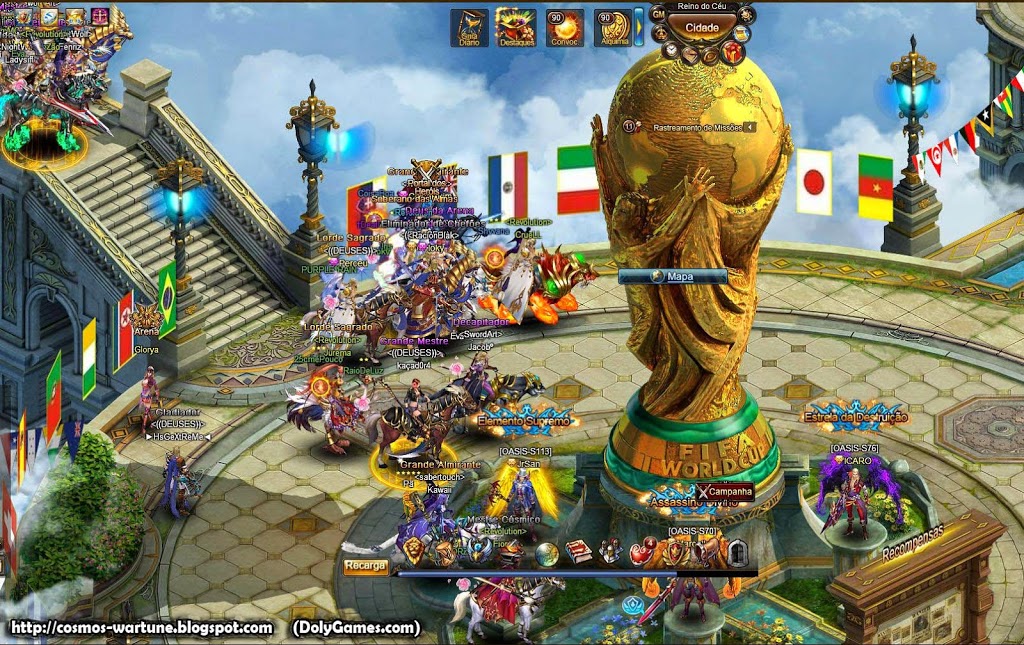
Task: Open the Destaques treasure chest icon
Action: pos(516,27)
